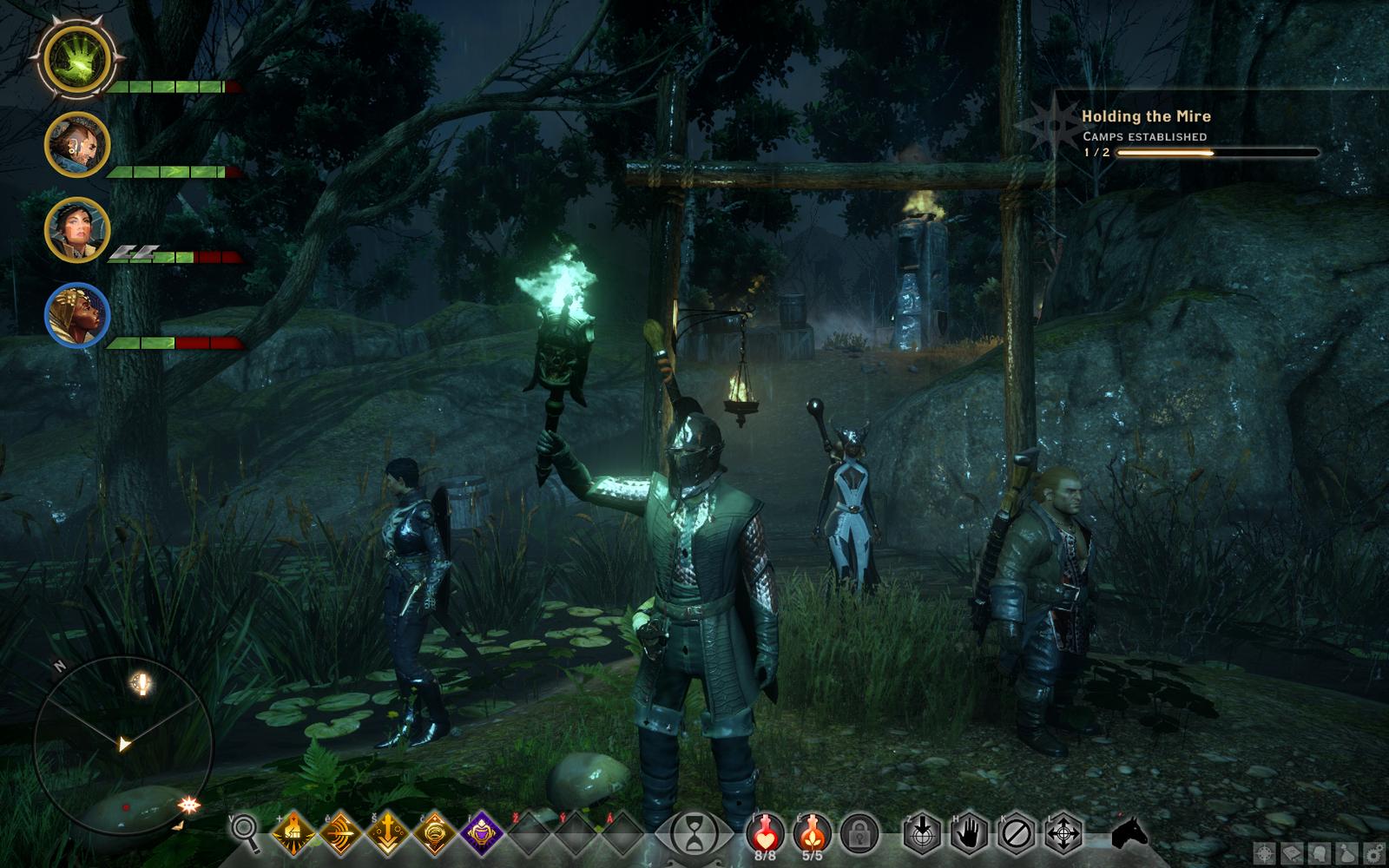Activate the sword slash arc ability
The height and width of the screenshot is (868, 1389).
pyautogui.click(x=340, y=833)
